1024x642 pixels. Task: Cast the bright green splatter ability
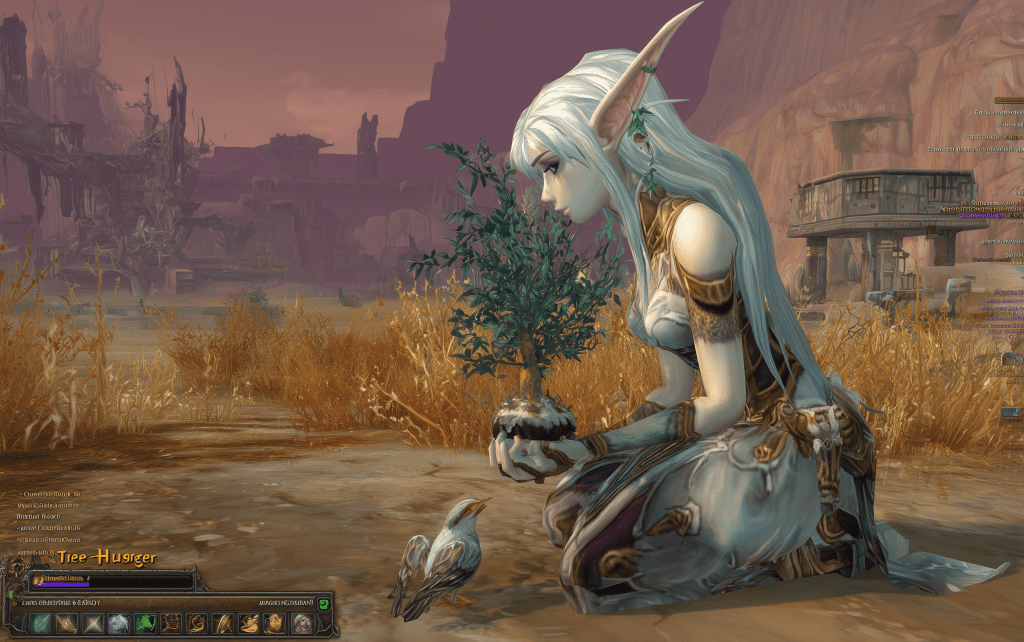coord(145,624)
